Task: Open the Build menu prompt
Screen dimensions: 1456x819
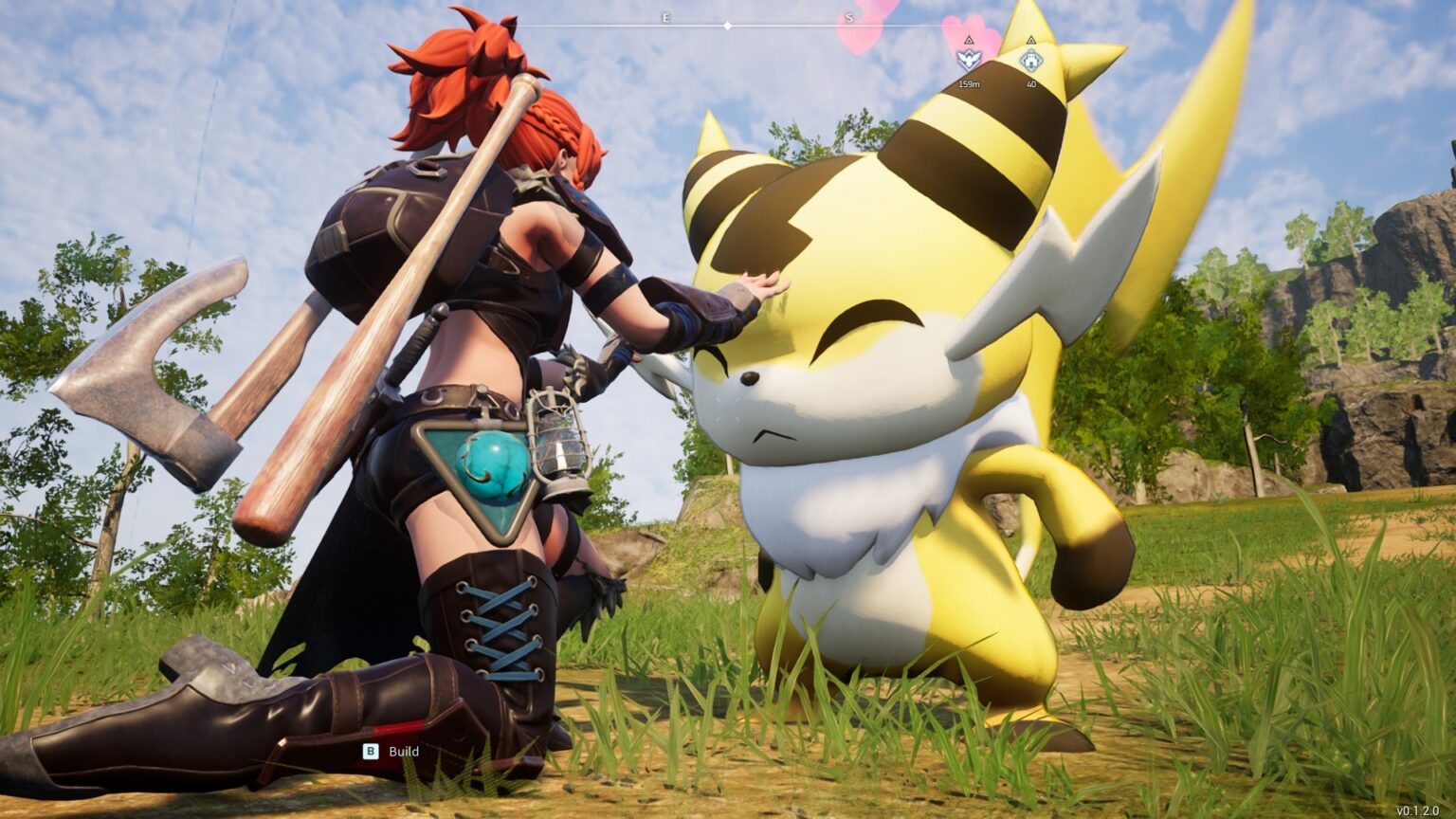Action: pos(393,749)
